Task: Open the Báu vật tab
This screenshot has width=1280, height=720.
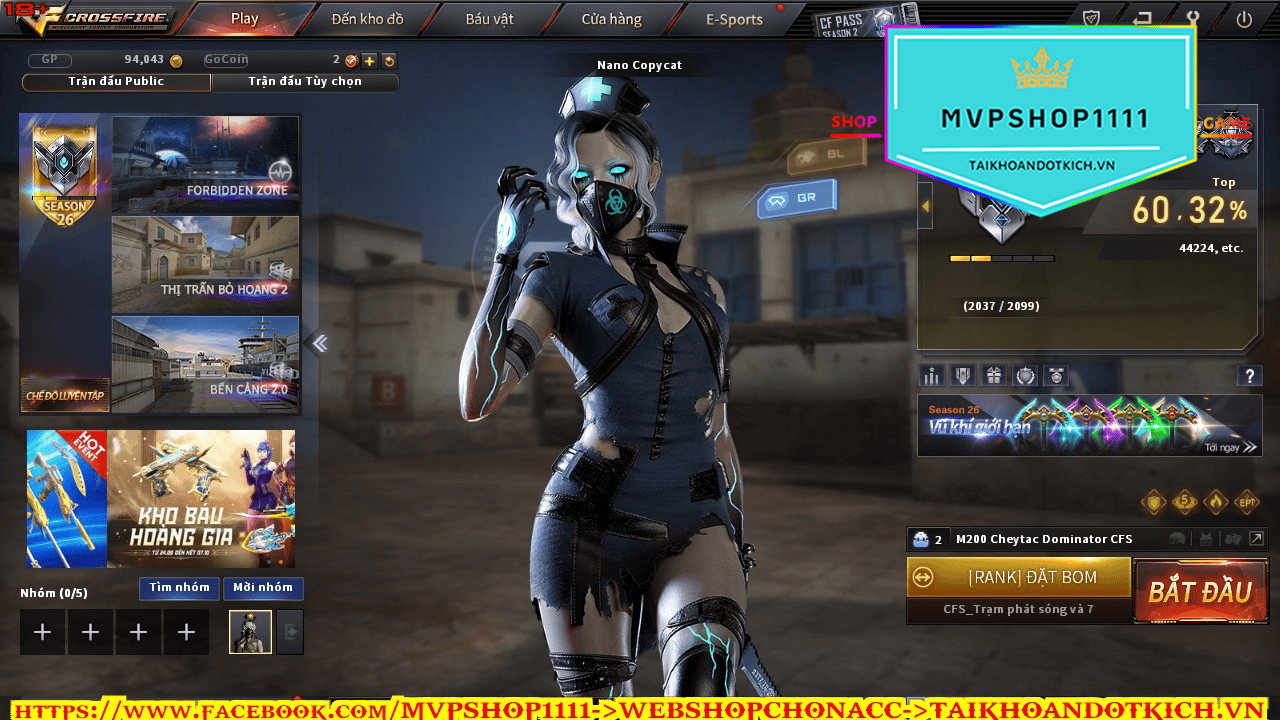Action: pyautogui.click(x=489, y=19)
